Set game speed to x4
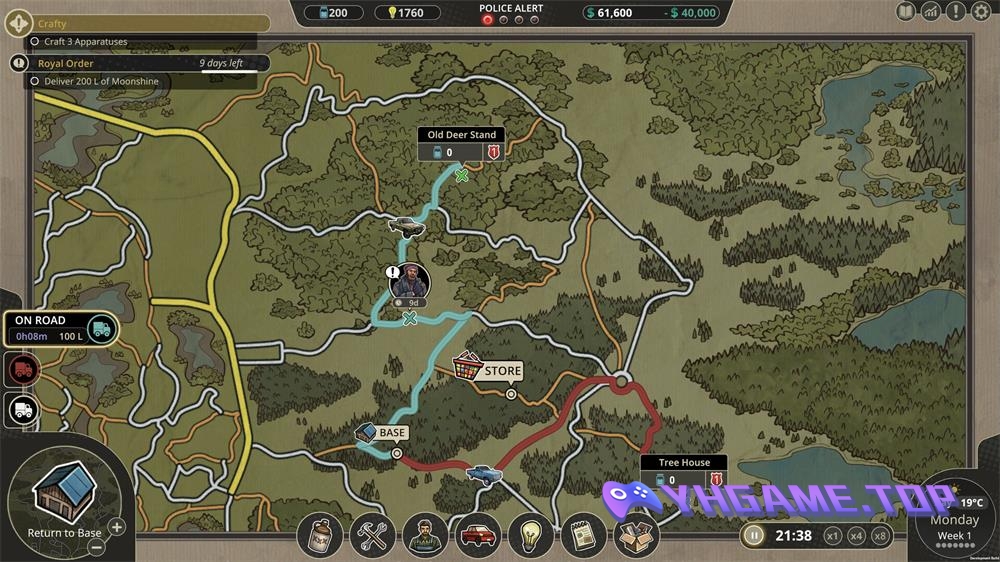 [x=856, y=536]
